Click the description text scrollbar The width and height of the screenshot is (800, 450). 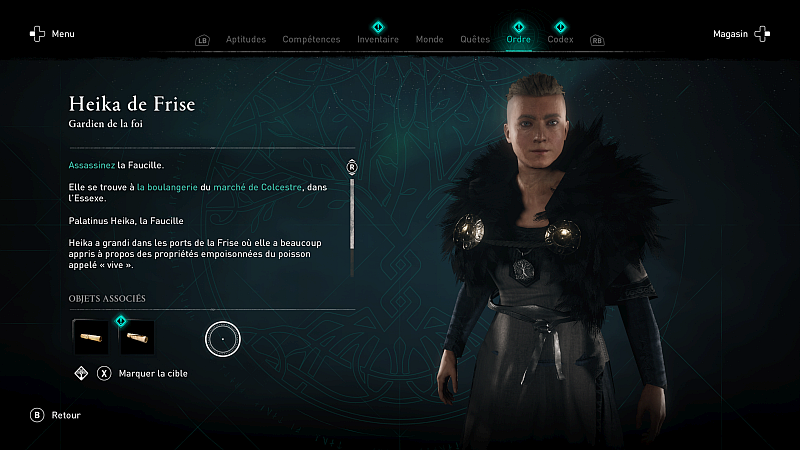point(352,214)
